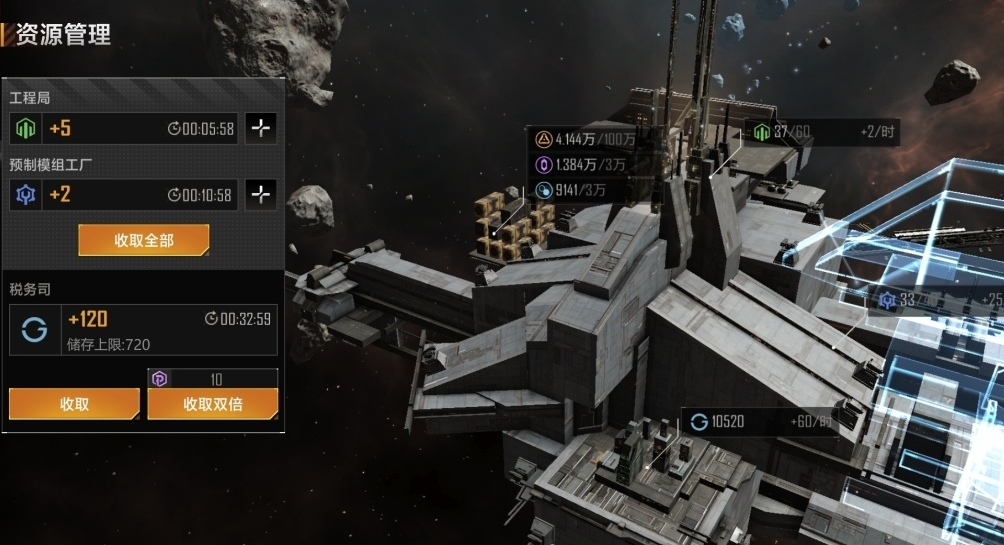Choose 收取双倍 to collect double tax
The height and width of the screenshot is (545, 1004).
[213, 404]
